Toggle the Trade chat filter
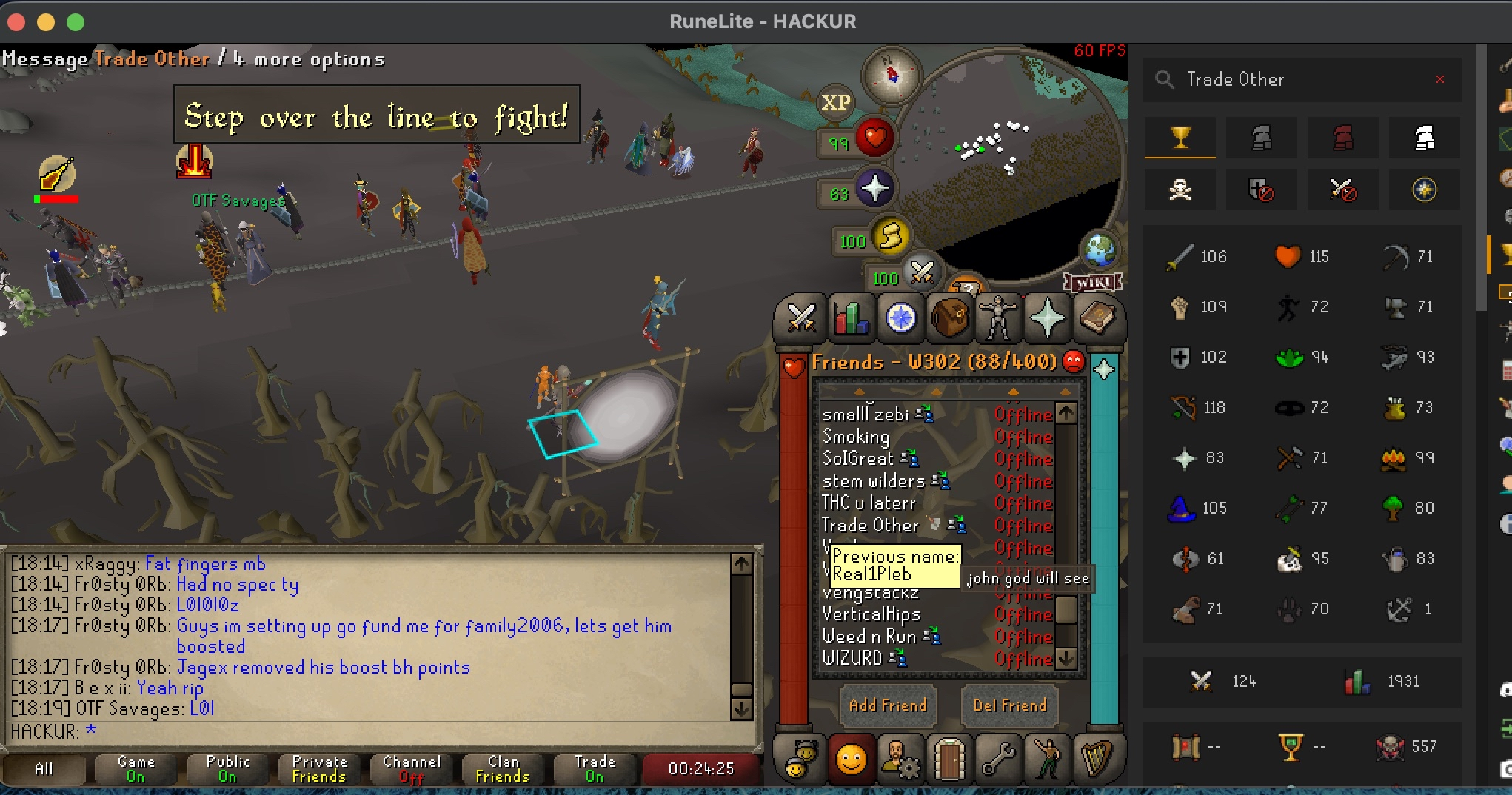 click(595, 768)
